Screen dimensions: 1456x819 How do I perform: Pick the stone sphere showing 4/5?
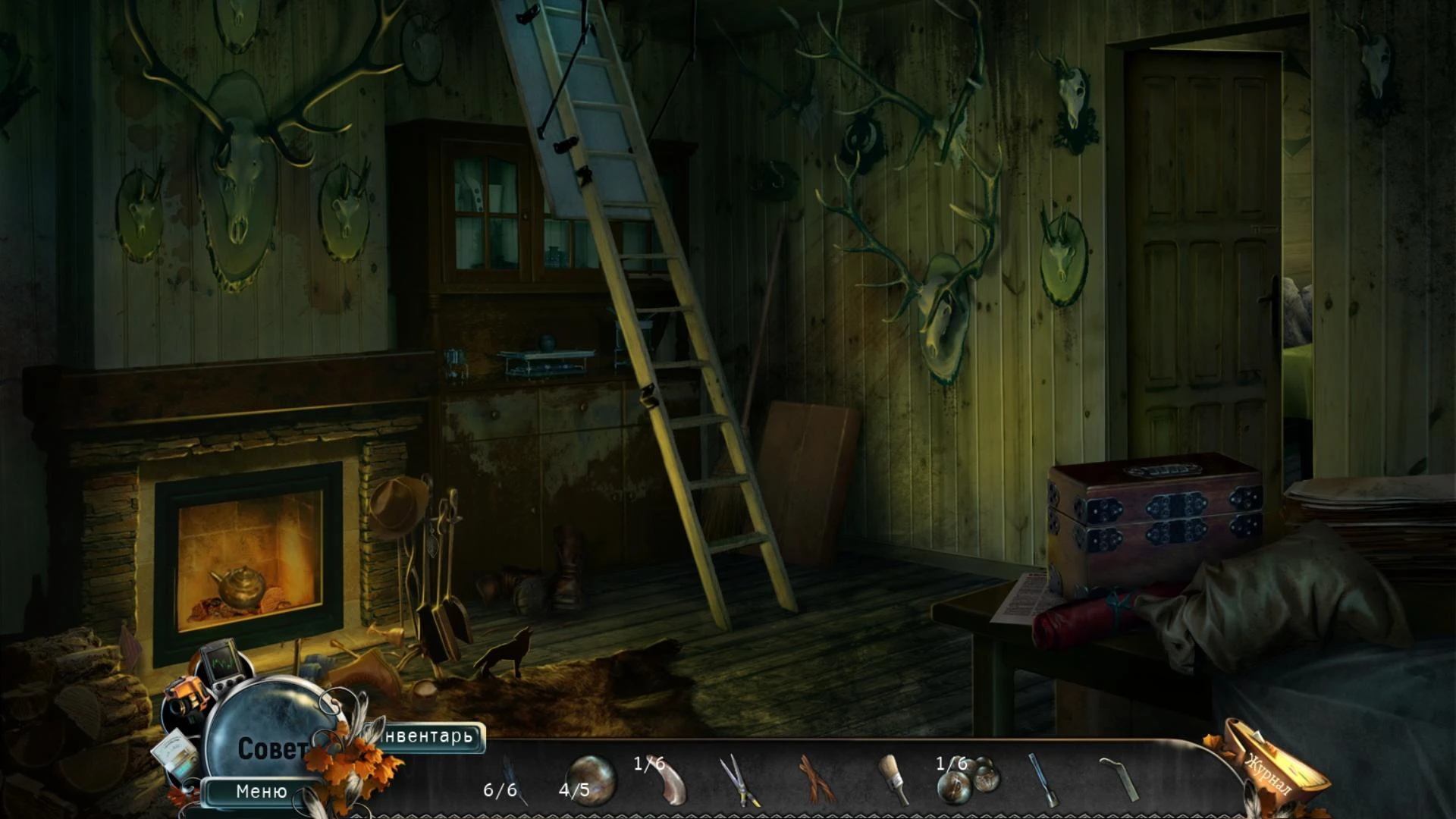(x=591, y=779)
